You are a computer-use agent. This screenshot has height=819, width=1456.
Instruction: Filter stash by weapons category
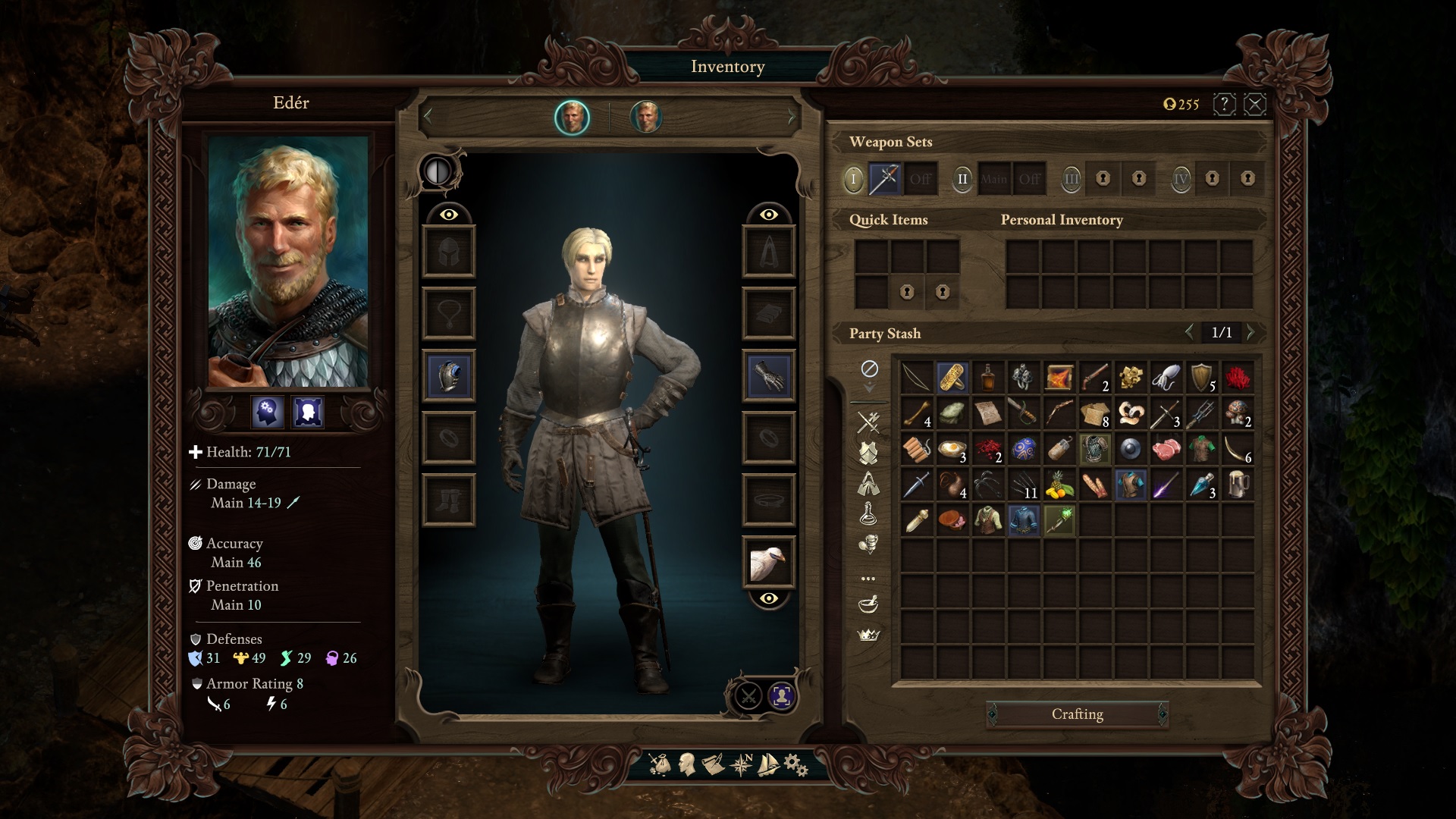pyautogui.click(x=868, y=422)
